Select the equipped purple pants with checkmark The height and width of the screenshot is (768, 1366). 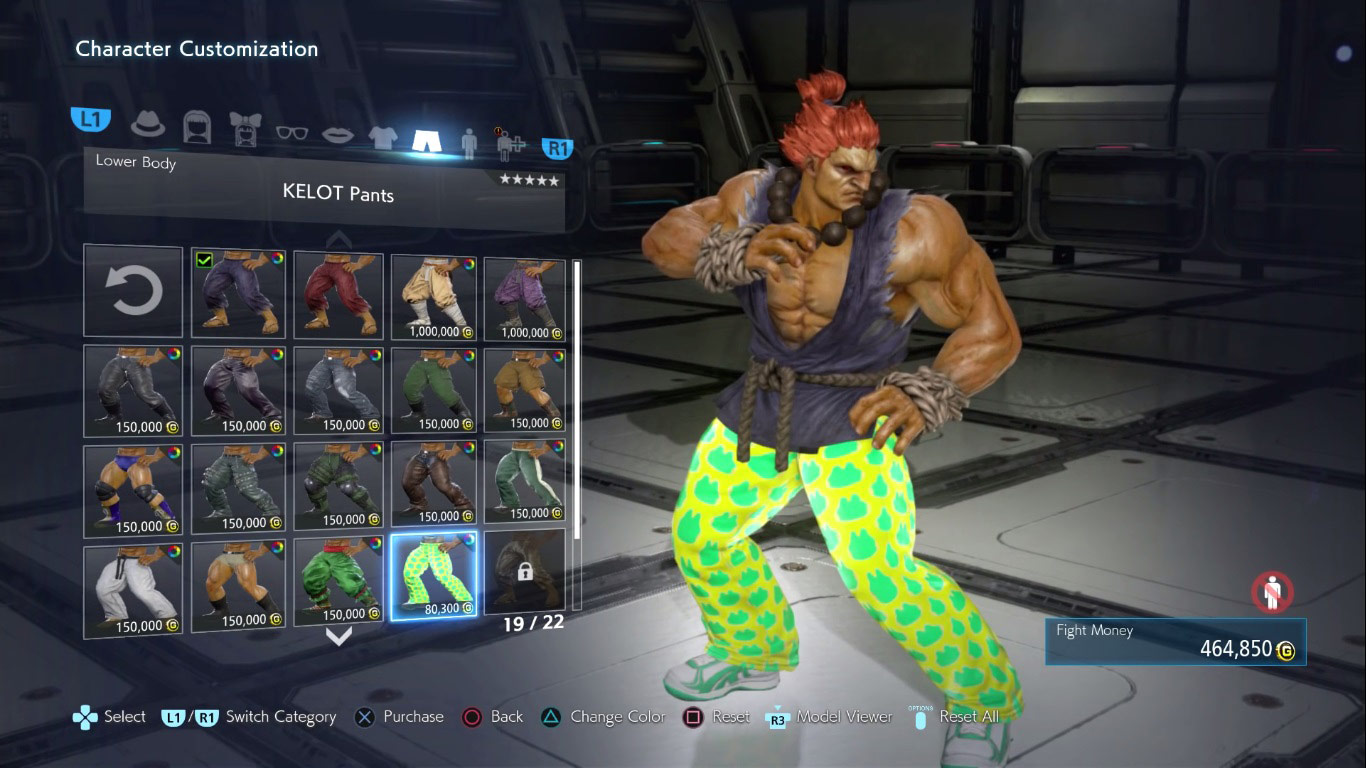pyautogui.click(x=238, y=293)
